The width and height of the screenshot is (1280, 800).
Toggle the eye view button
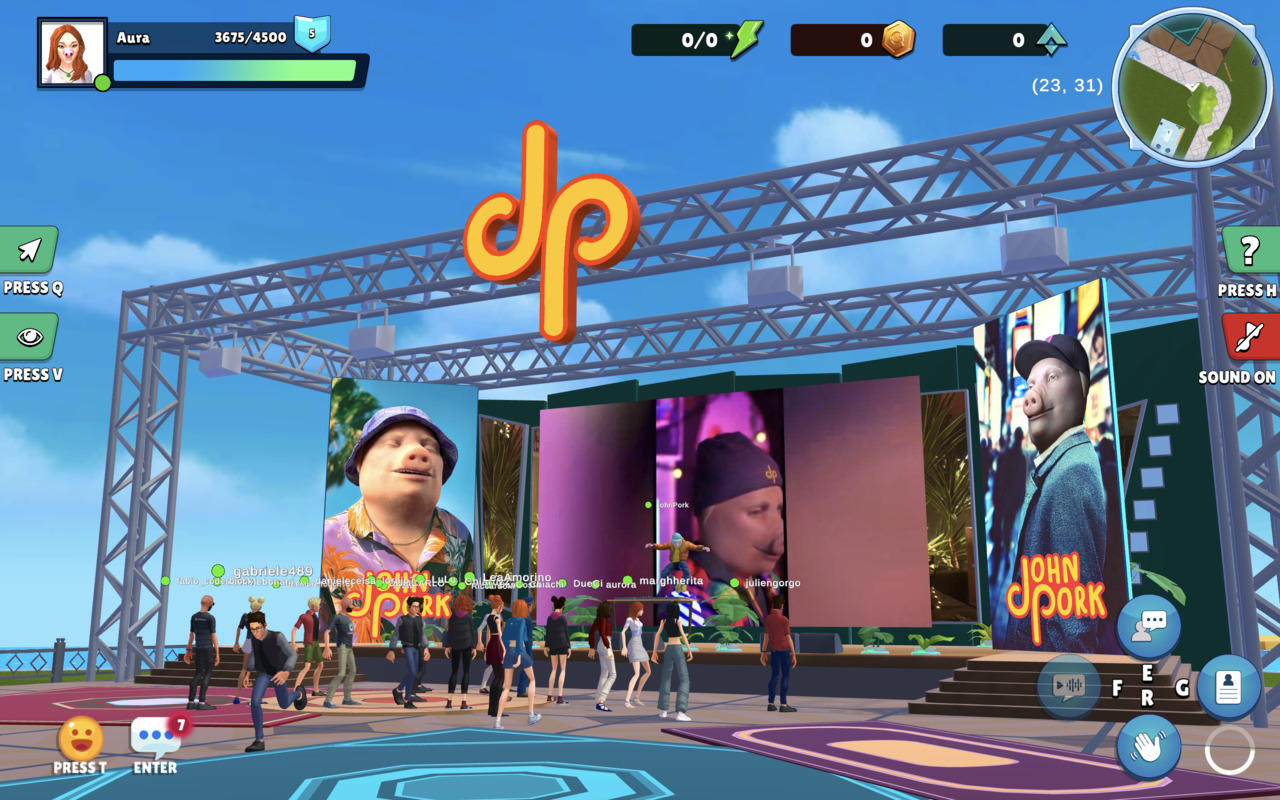click(29, 337)
